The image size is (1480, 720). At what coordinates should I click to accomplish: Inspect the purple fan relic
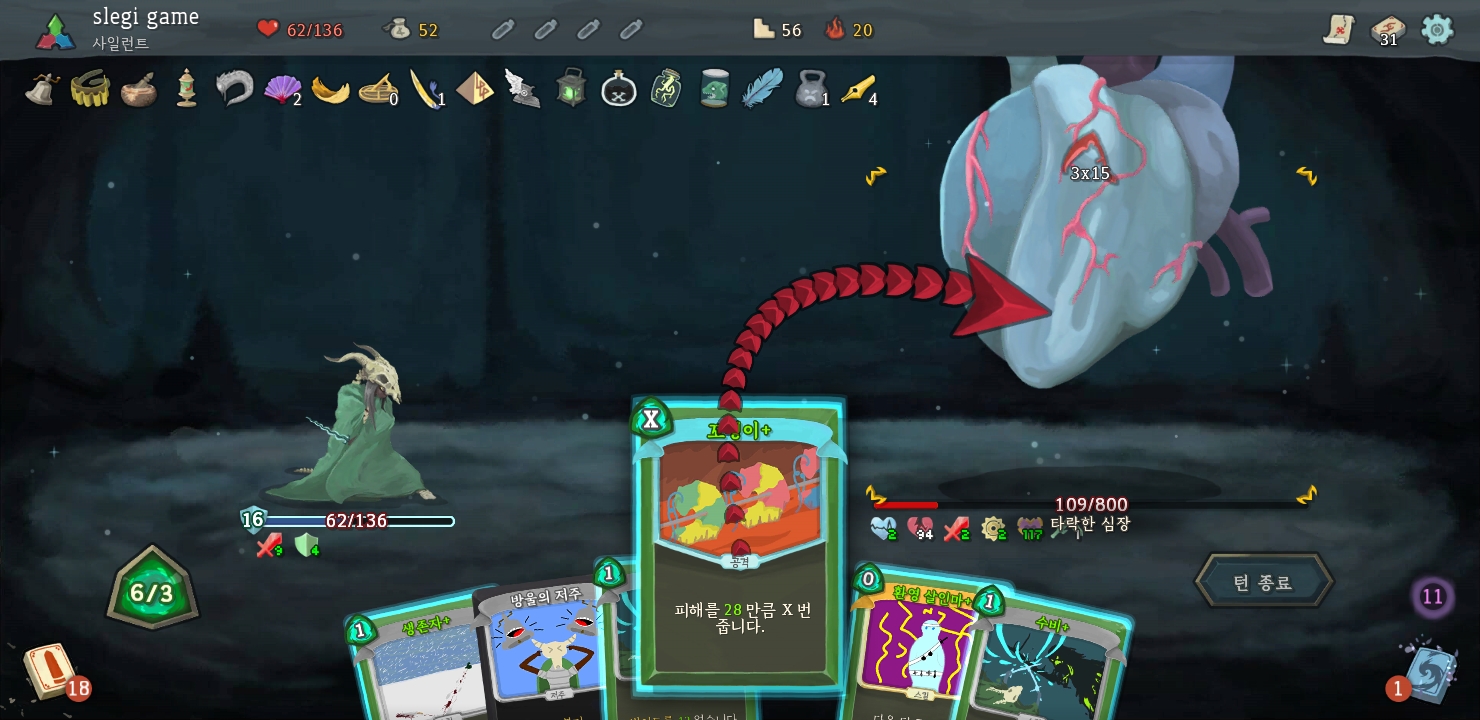coord(282,89)
